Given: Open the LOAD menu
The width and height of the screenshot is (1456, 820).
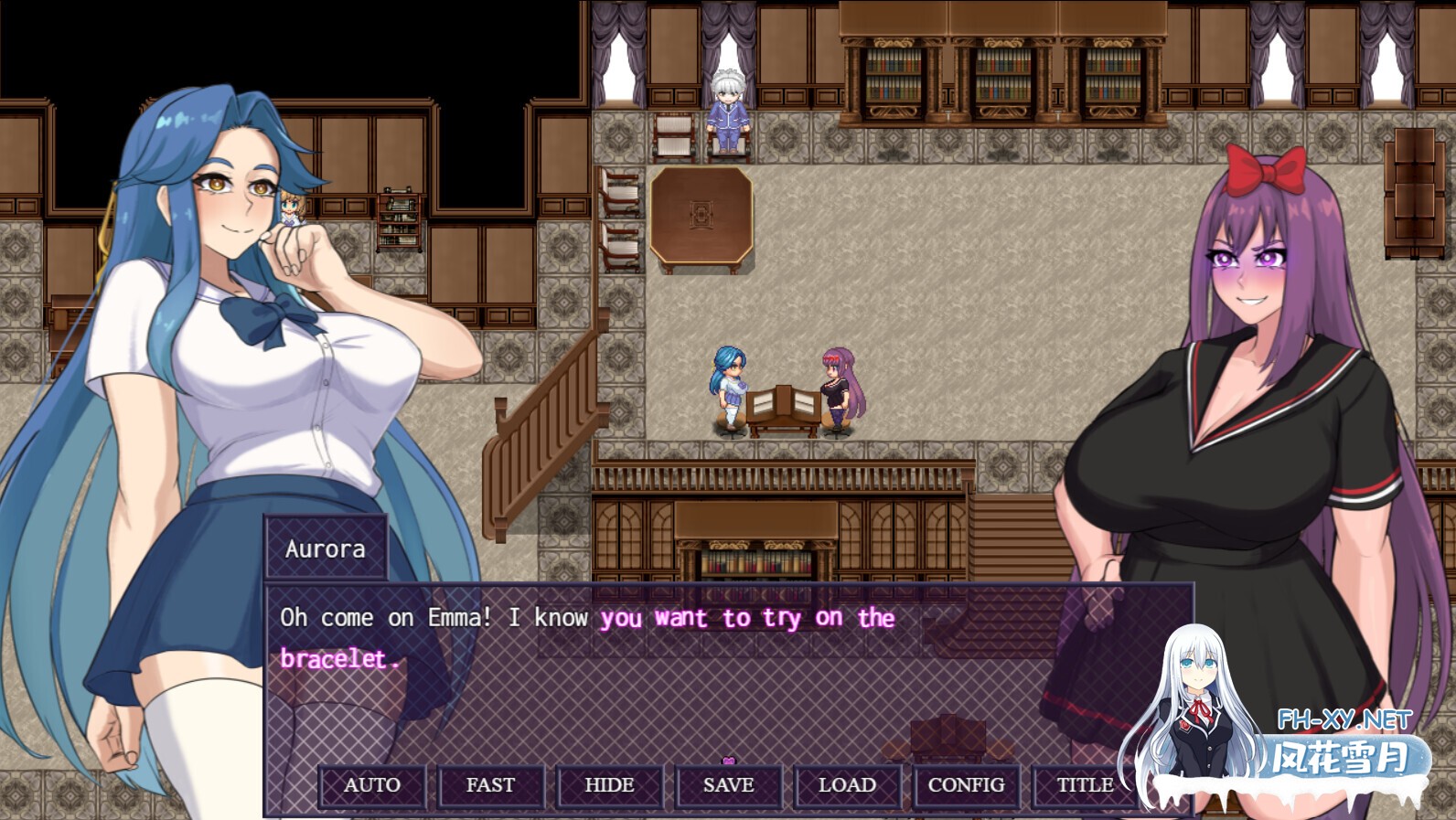Looking at the screenshot, I should point(848,785).
